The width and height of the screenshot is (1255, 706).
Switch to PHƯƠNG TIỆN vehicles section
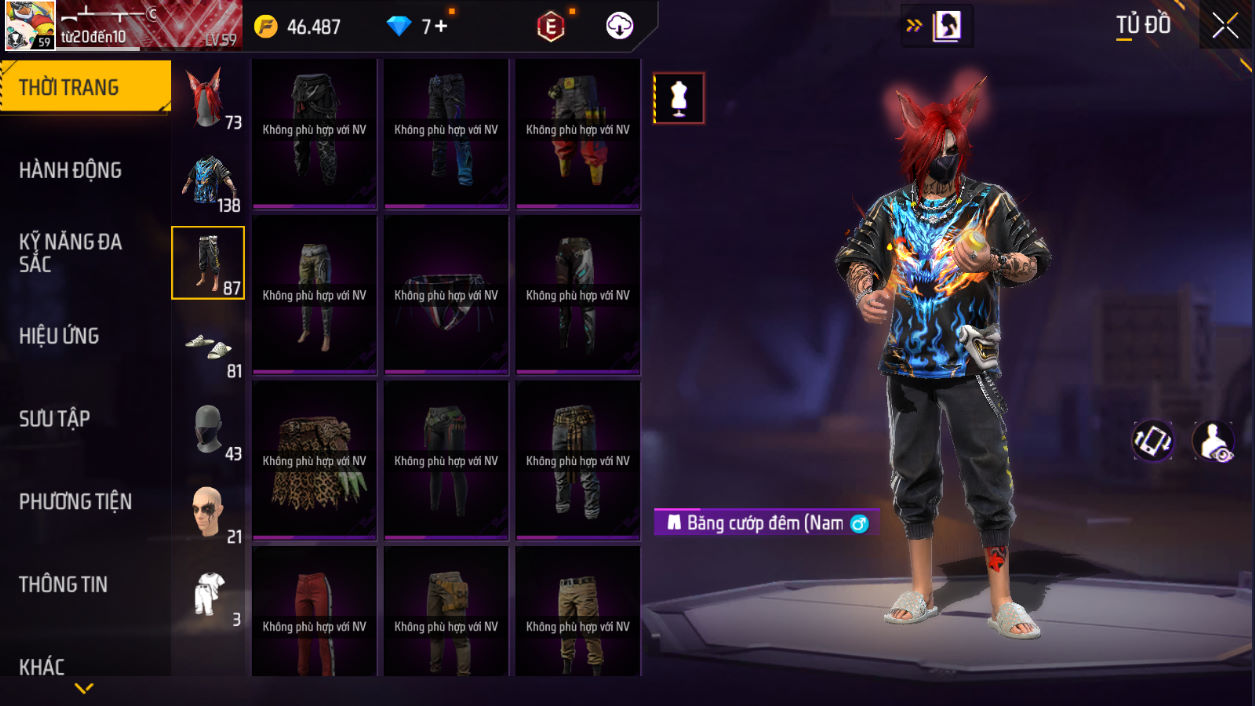click(75, 502)
